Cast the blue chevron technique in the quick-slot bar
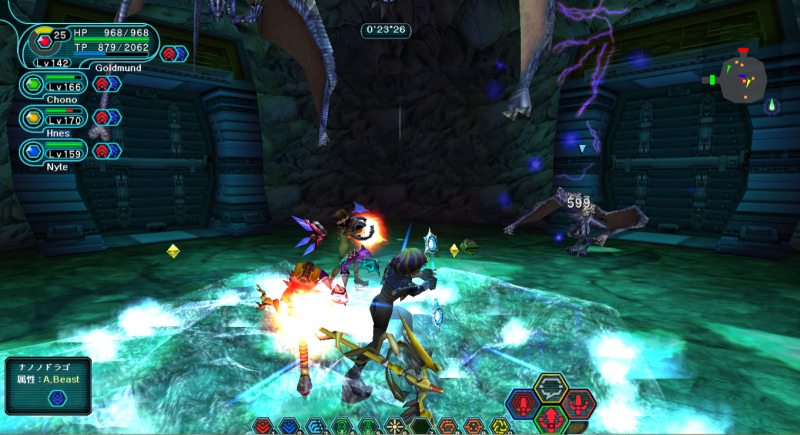The width and height of the screenshot is (800, 435). [x=289, y=426]
